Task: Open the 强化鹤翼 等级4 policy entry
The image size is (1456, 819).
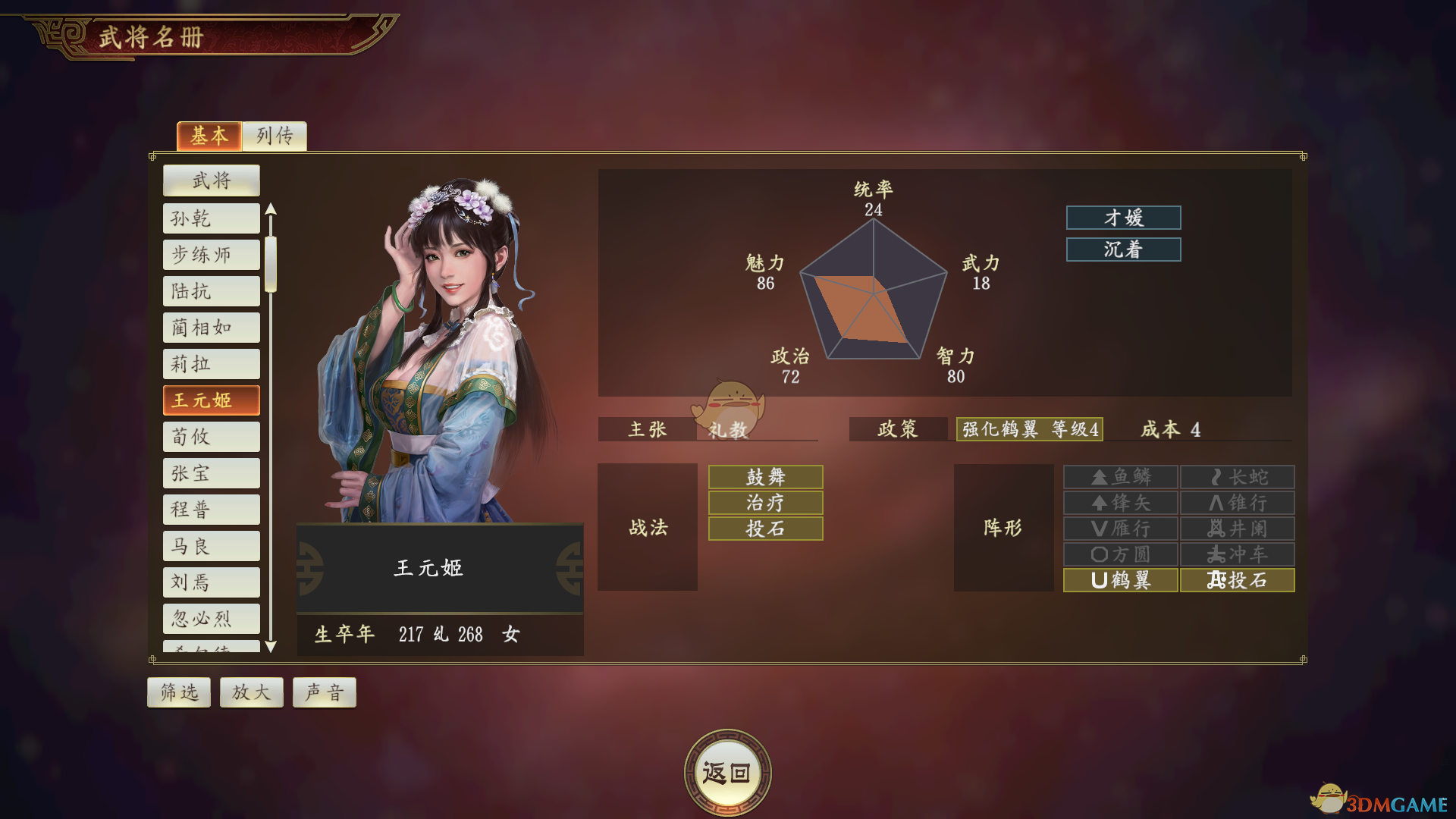Action: 1029,429
